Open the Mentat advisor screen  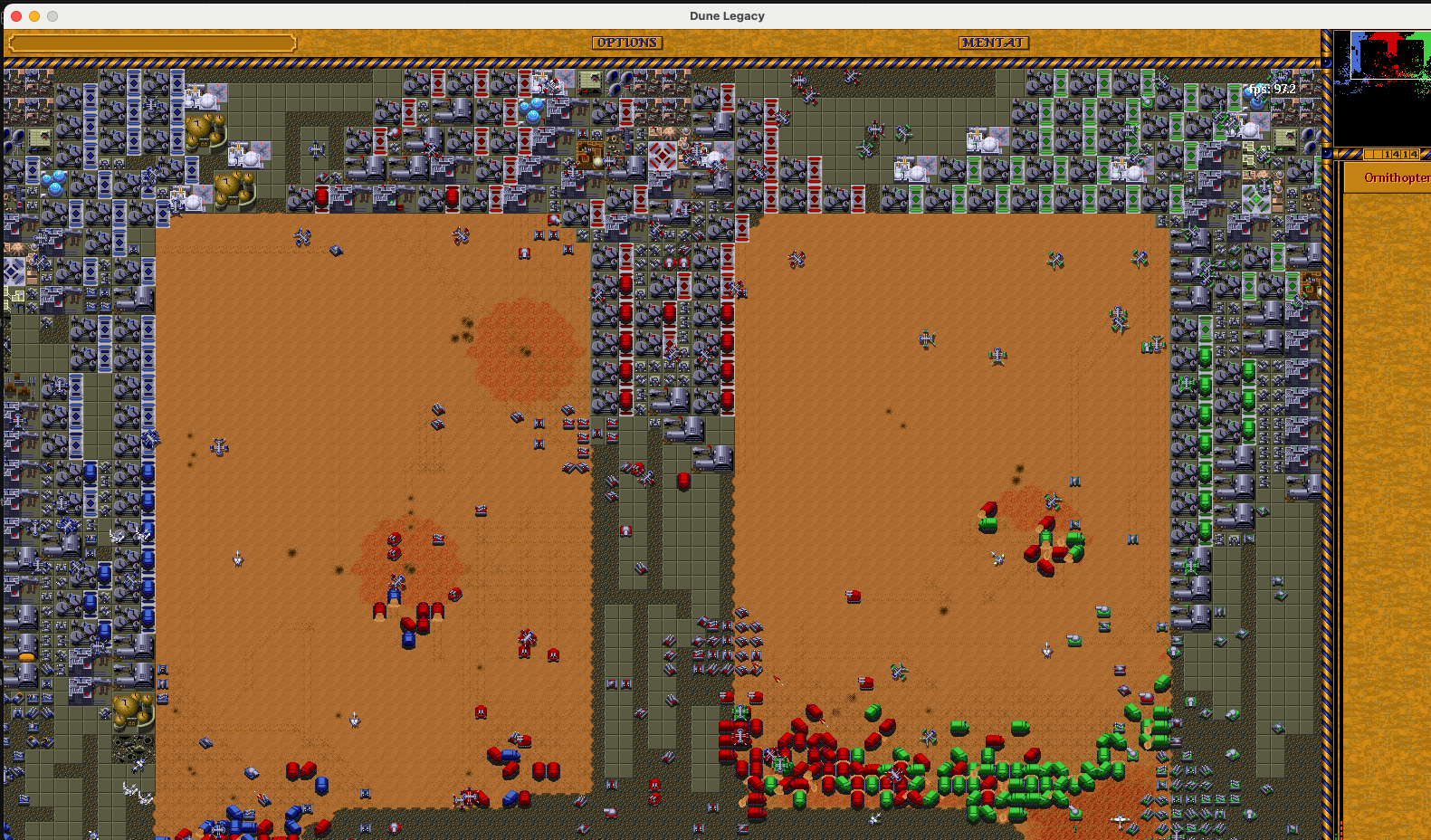click(x=993, y=42)
